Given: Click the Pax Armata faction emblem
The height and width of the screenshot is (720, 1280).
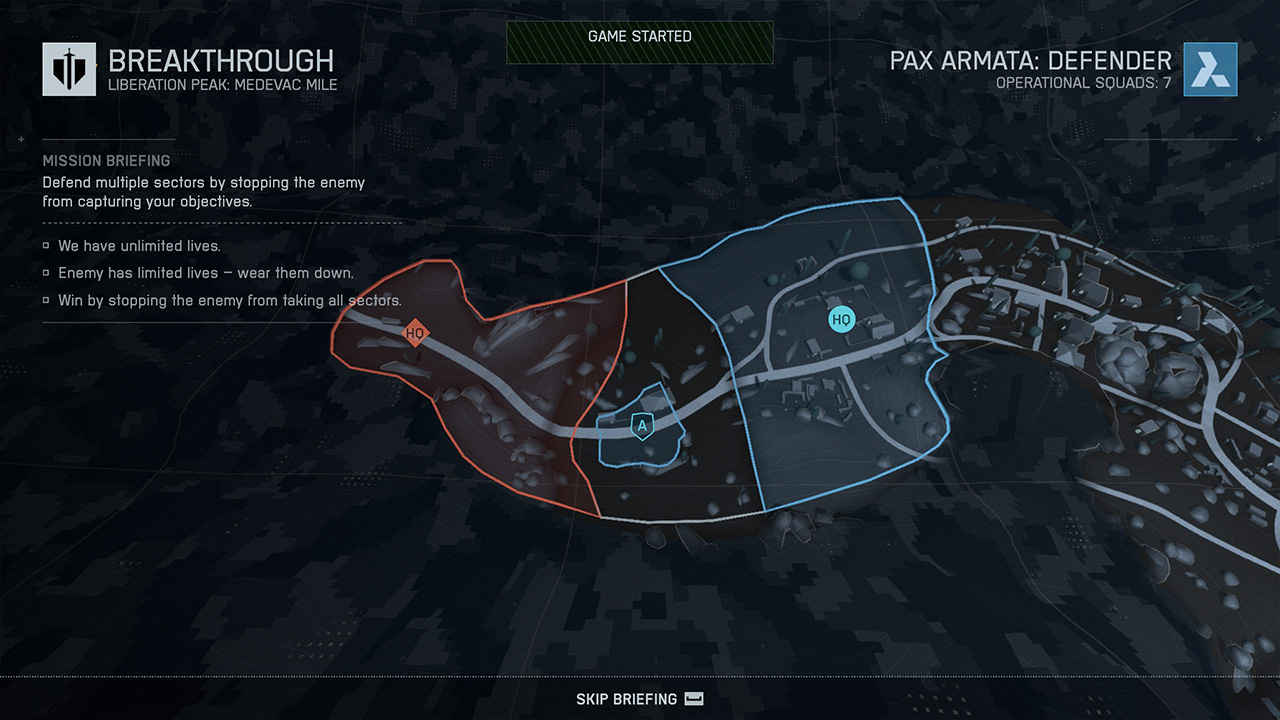Looking at the screenshot, I should point(1210,69).
